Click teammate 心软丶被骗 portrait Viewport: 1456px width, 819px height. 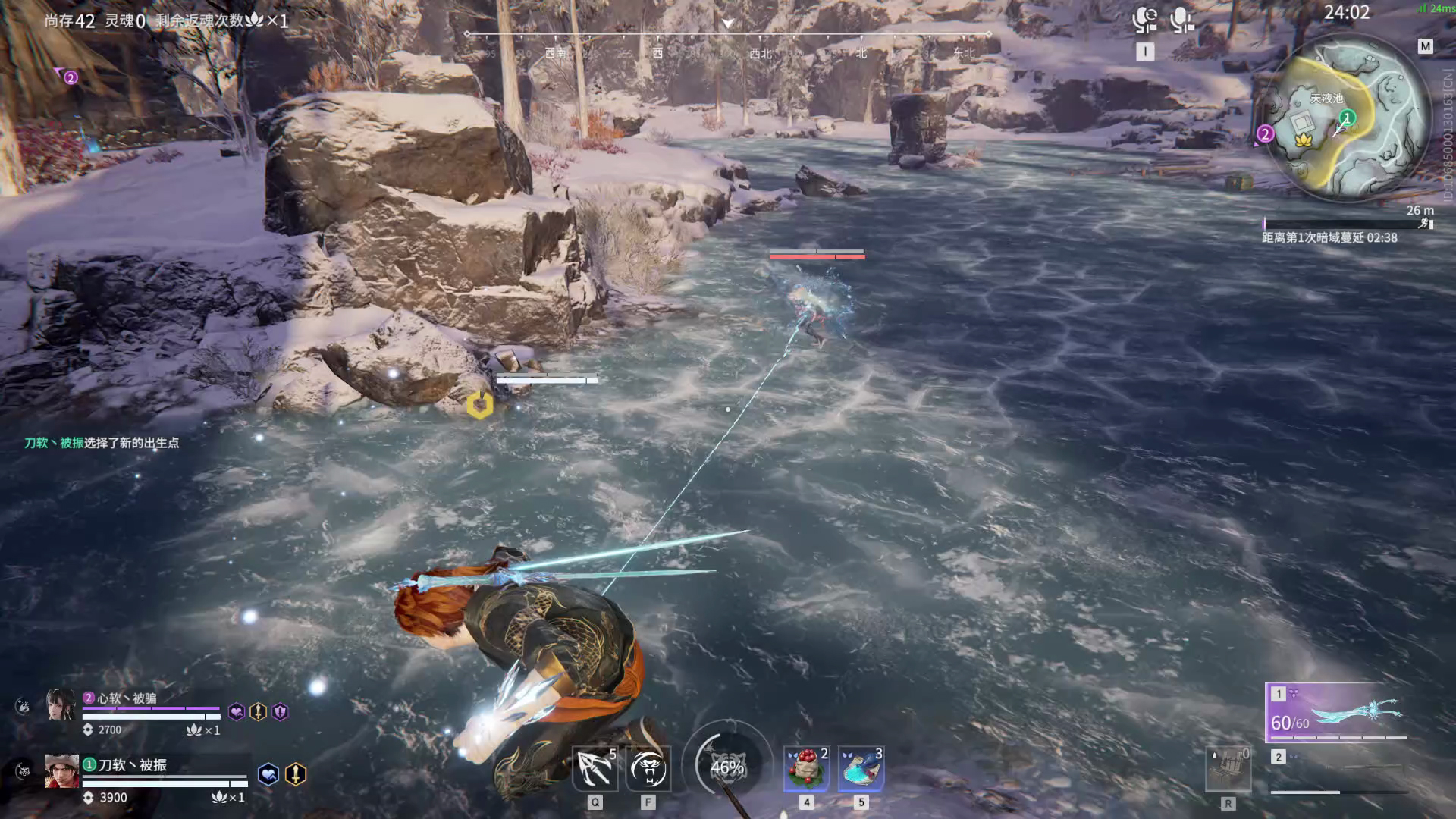61,705
